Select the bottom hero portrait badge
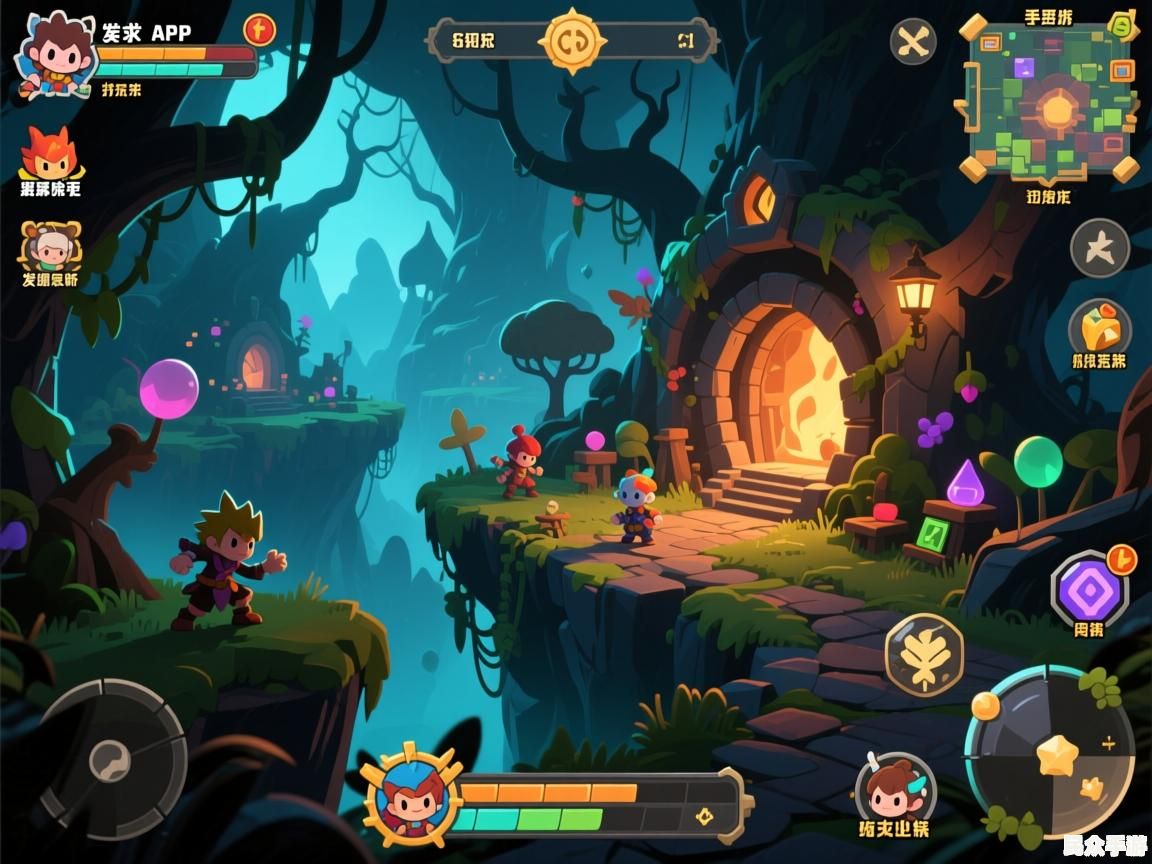Viewport: 1152px width, 864px height. (411, 797)
